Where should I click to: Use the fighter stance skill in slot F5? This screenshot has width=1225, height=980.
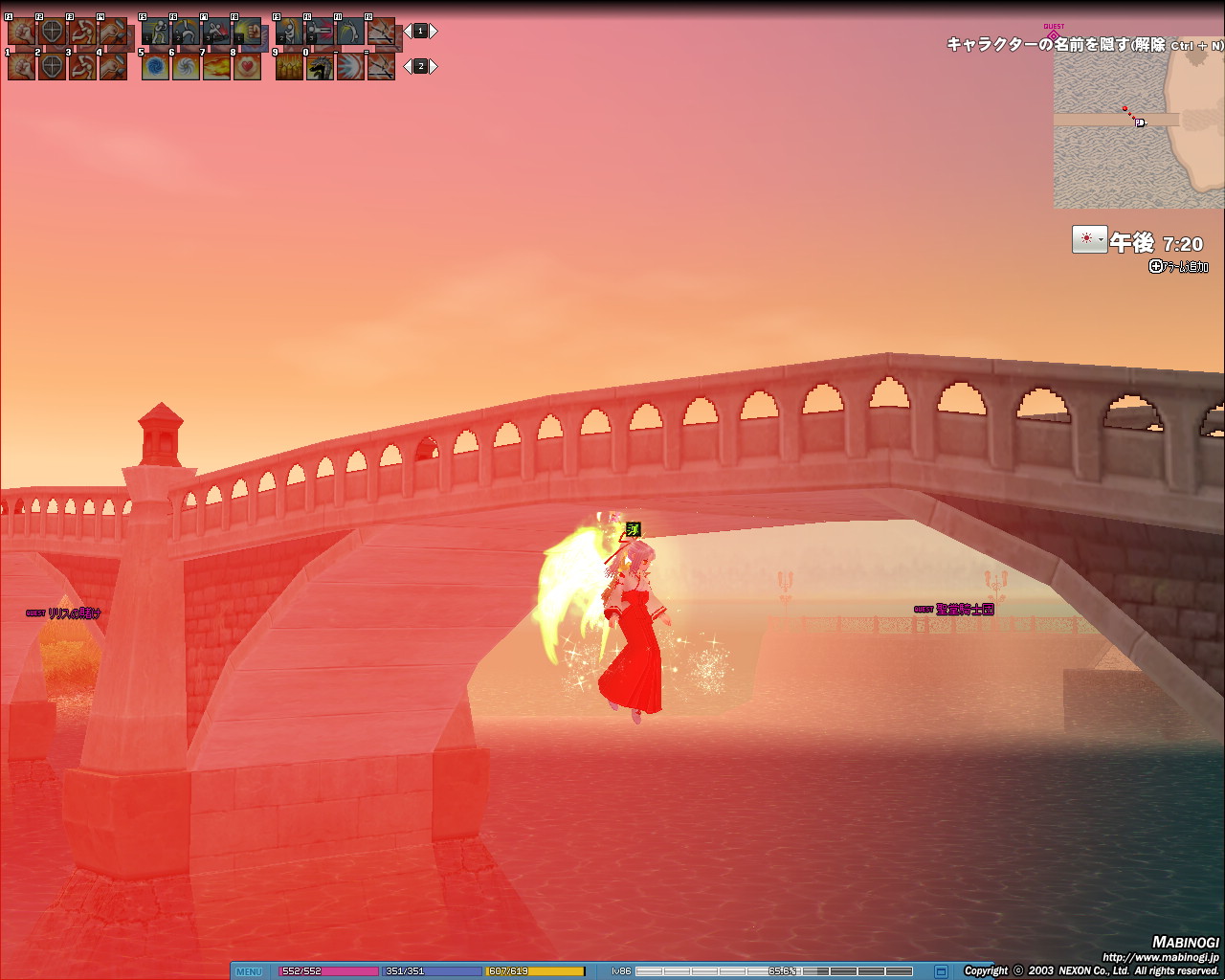coord(155,32)
